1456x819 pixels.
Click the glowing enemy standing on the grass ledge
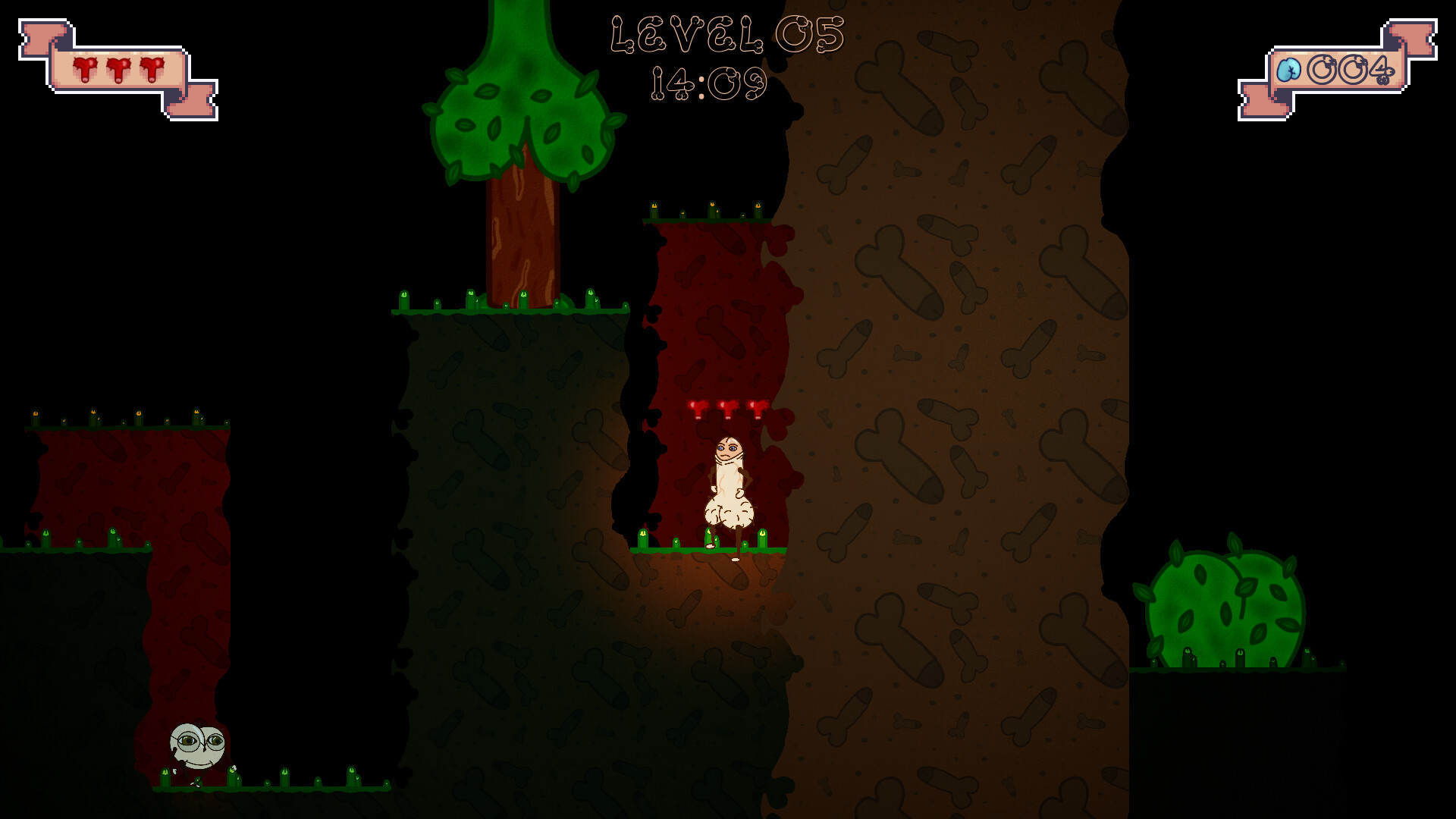(x=729, y=489)
